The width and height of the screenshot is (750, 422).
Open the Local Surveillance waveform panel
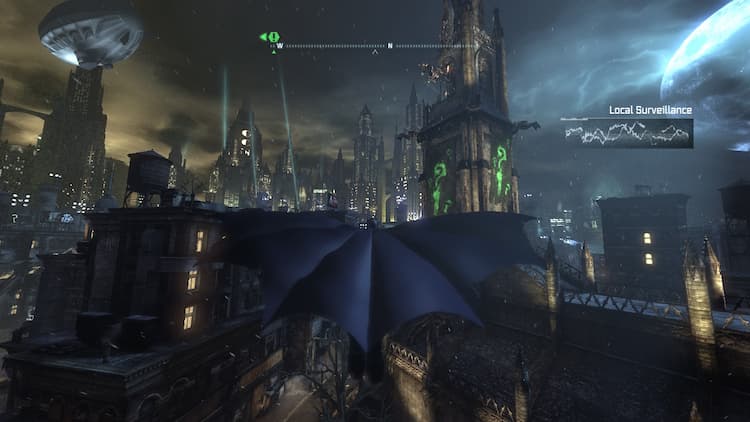click(628, 133)
